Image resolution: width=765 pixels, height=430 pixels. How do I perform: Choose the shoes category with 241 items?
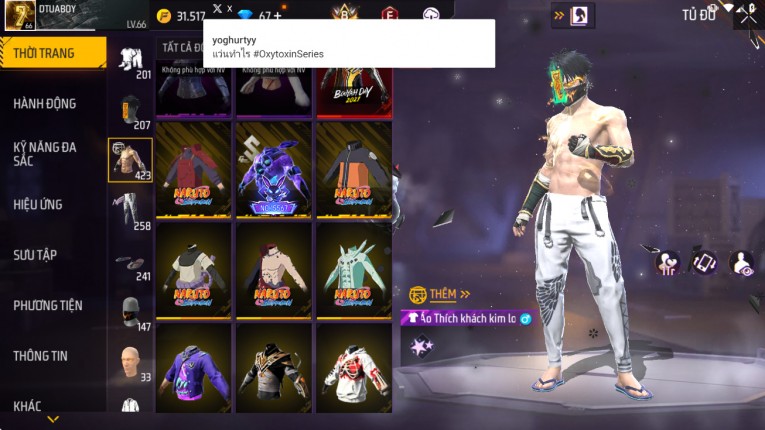point(130,262)
